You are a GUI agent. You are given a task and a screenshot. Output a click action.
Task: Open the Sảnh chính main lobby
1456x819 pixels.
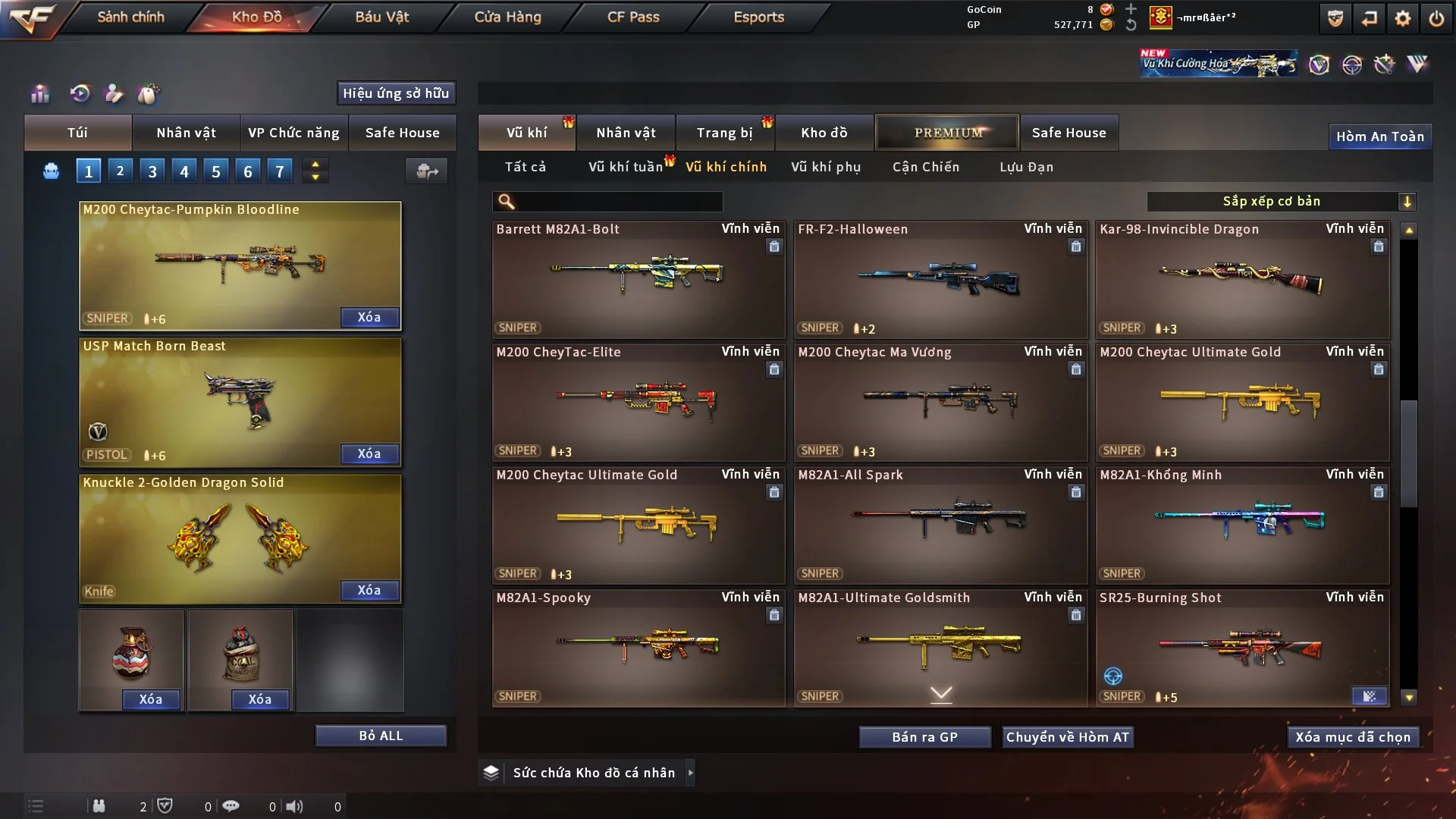click(130, 17)
